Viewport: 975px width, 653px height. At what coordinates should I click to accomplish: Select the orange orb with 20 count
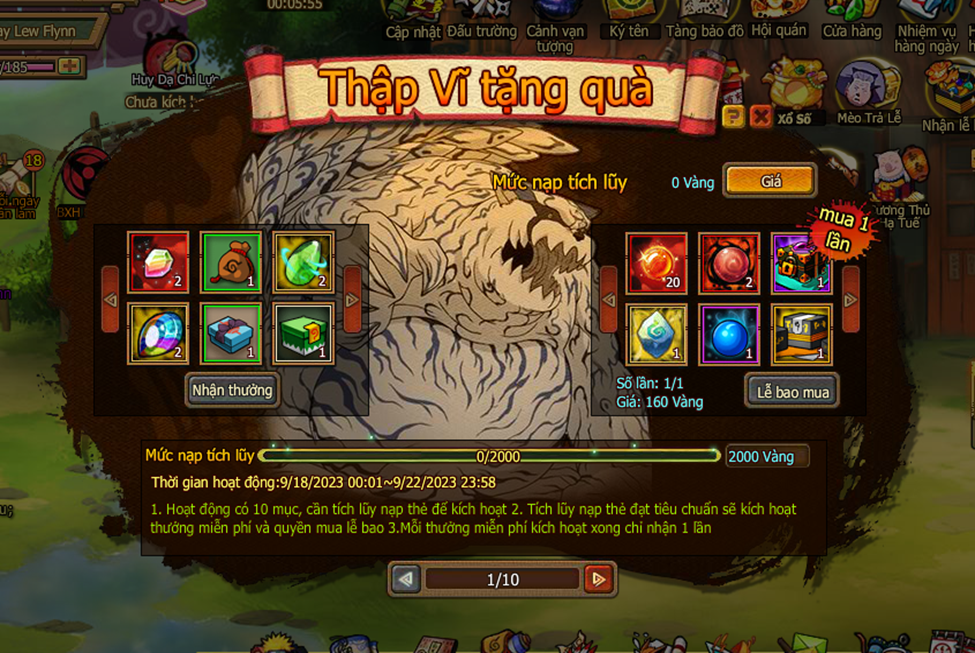(657, 263)
